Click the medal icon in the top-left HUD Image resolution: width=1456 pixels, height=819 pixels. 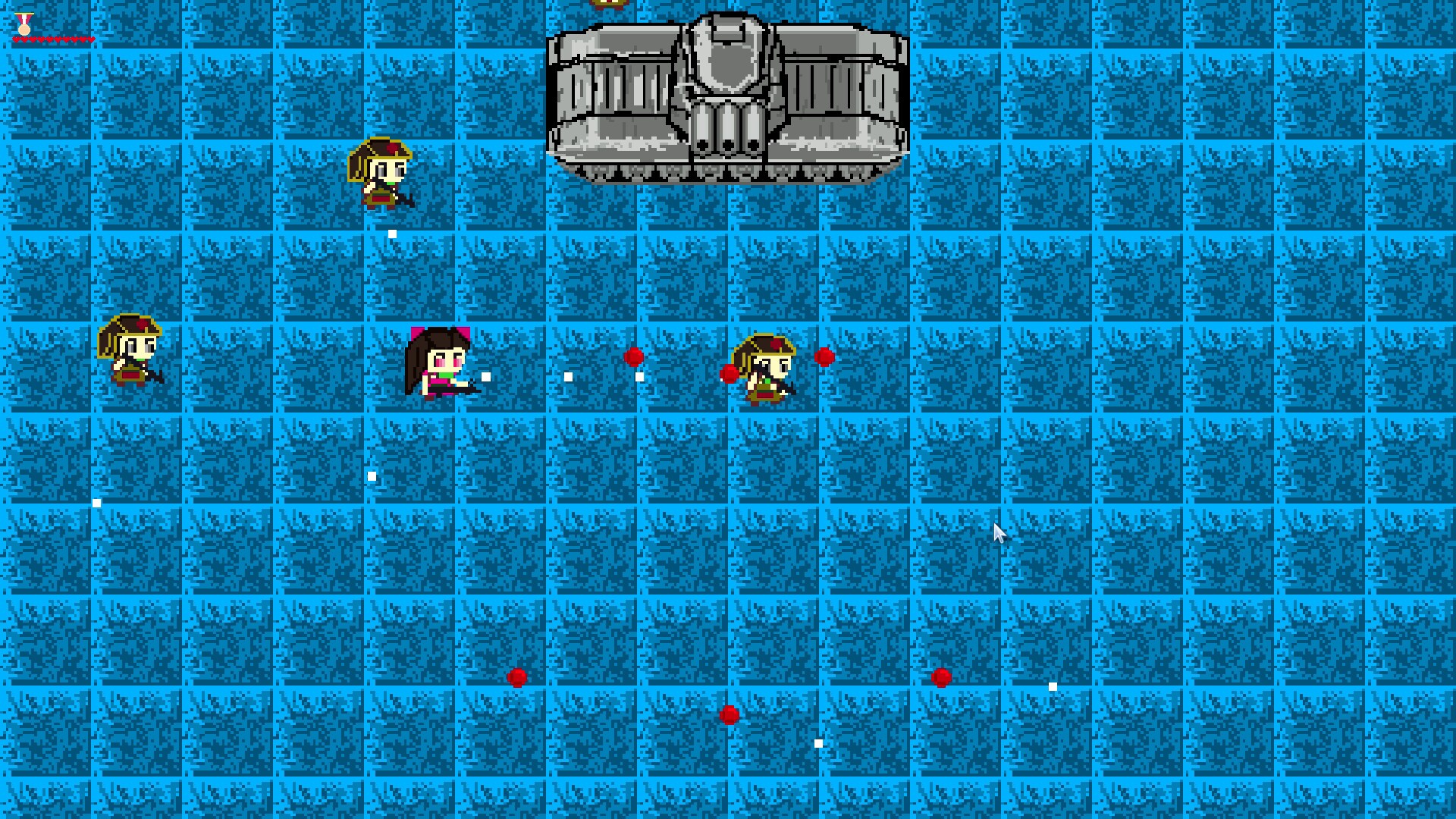coord(23,24)
